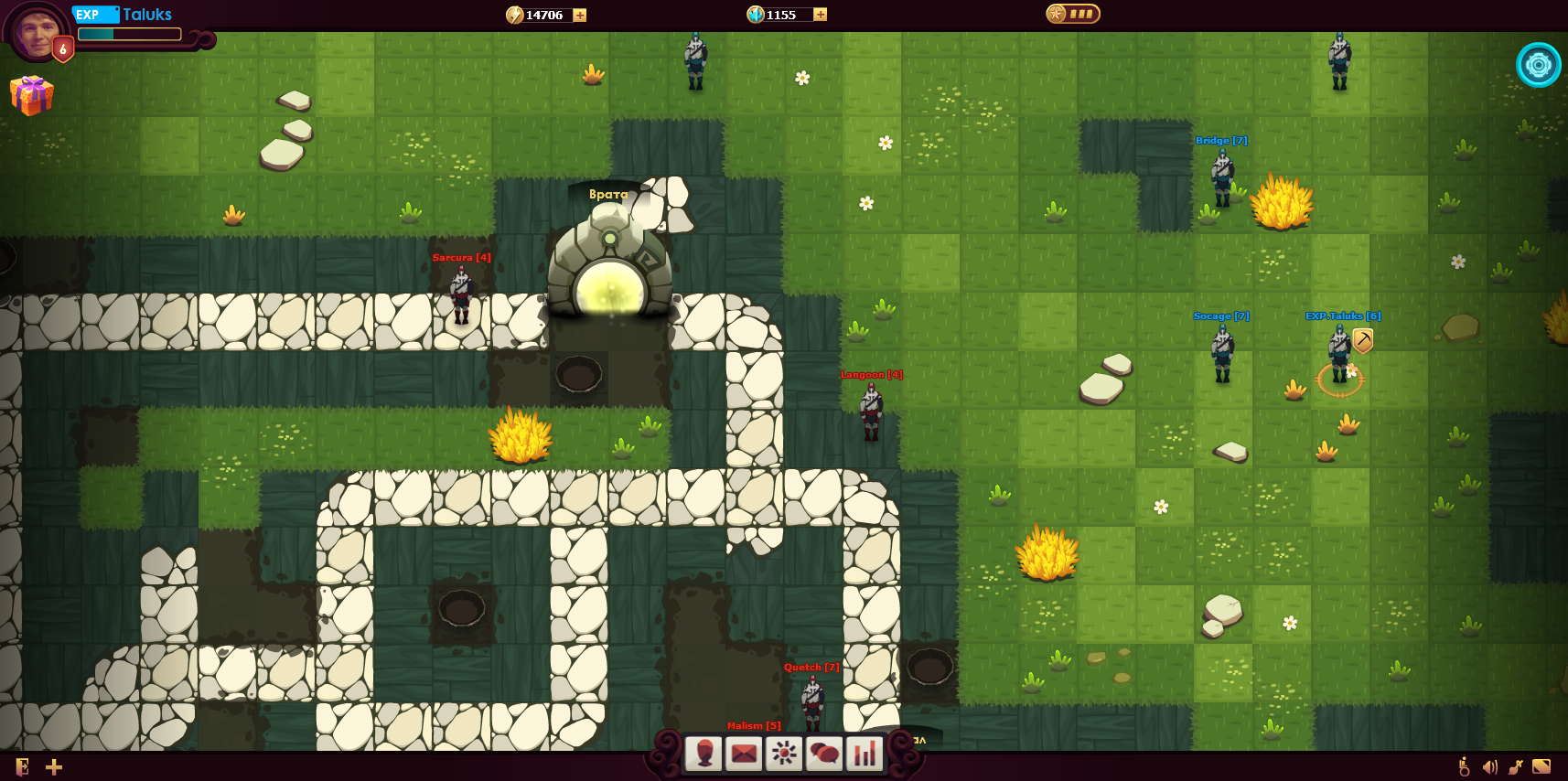Open the accessibility wheelchair icon

click(x=1465, y=766)
